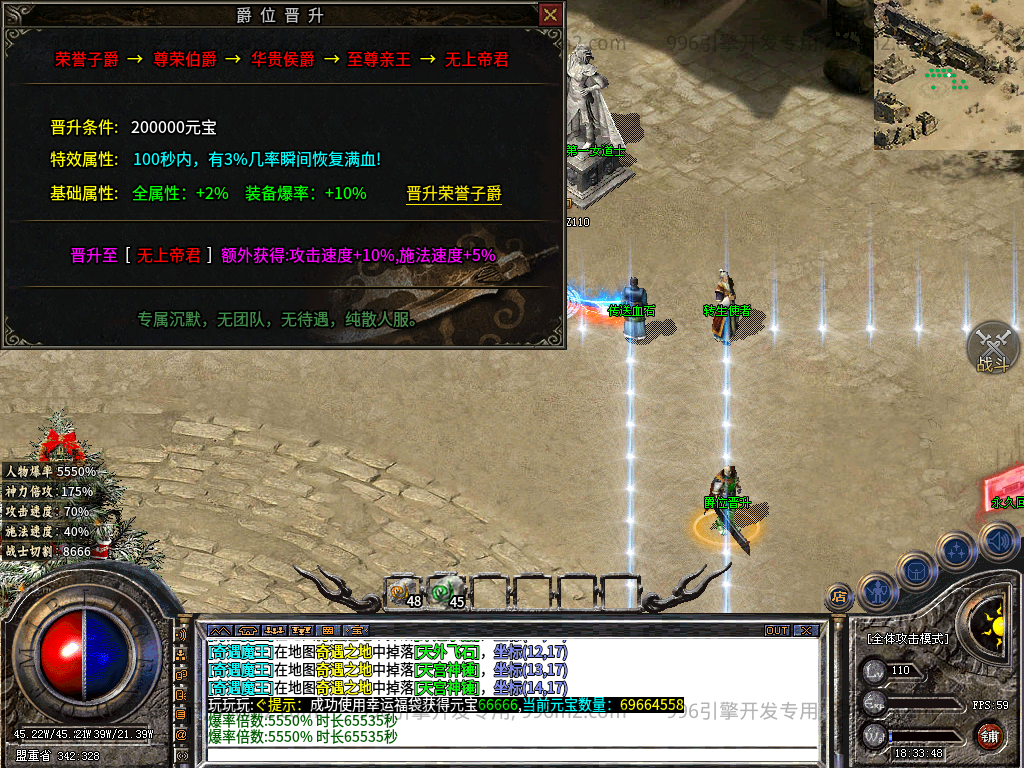Click the chat text input line
The width and height of the screenshot is (1024, 768).
(500, 756)
